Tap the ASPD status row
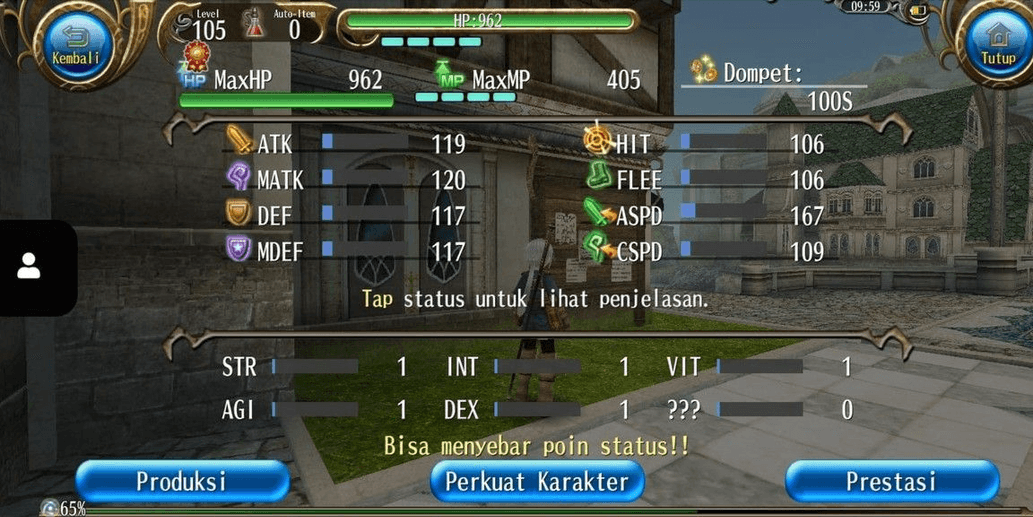The height and width of the screenshot is (517, 1033). [x=704, y=216]
